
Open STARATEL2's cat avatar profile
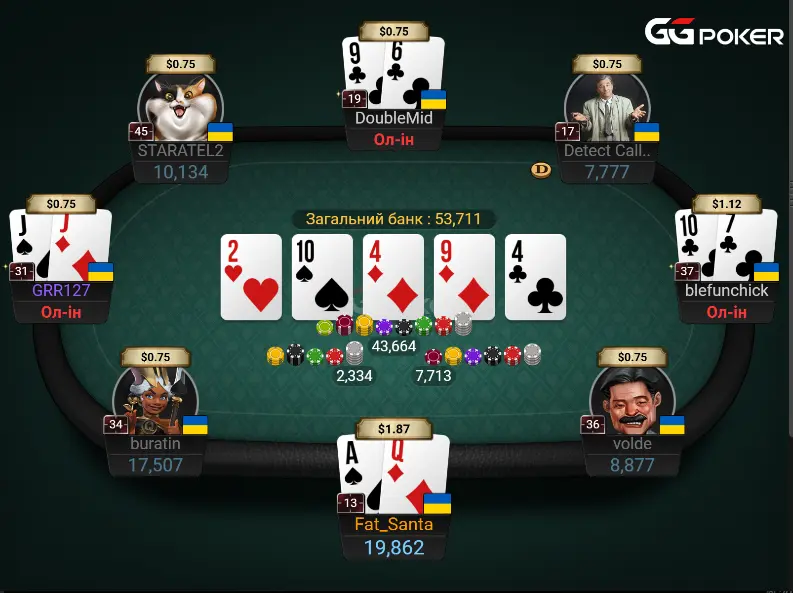pos(179,108)
